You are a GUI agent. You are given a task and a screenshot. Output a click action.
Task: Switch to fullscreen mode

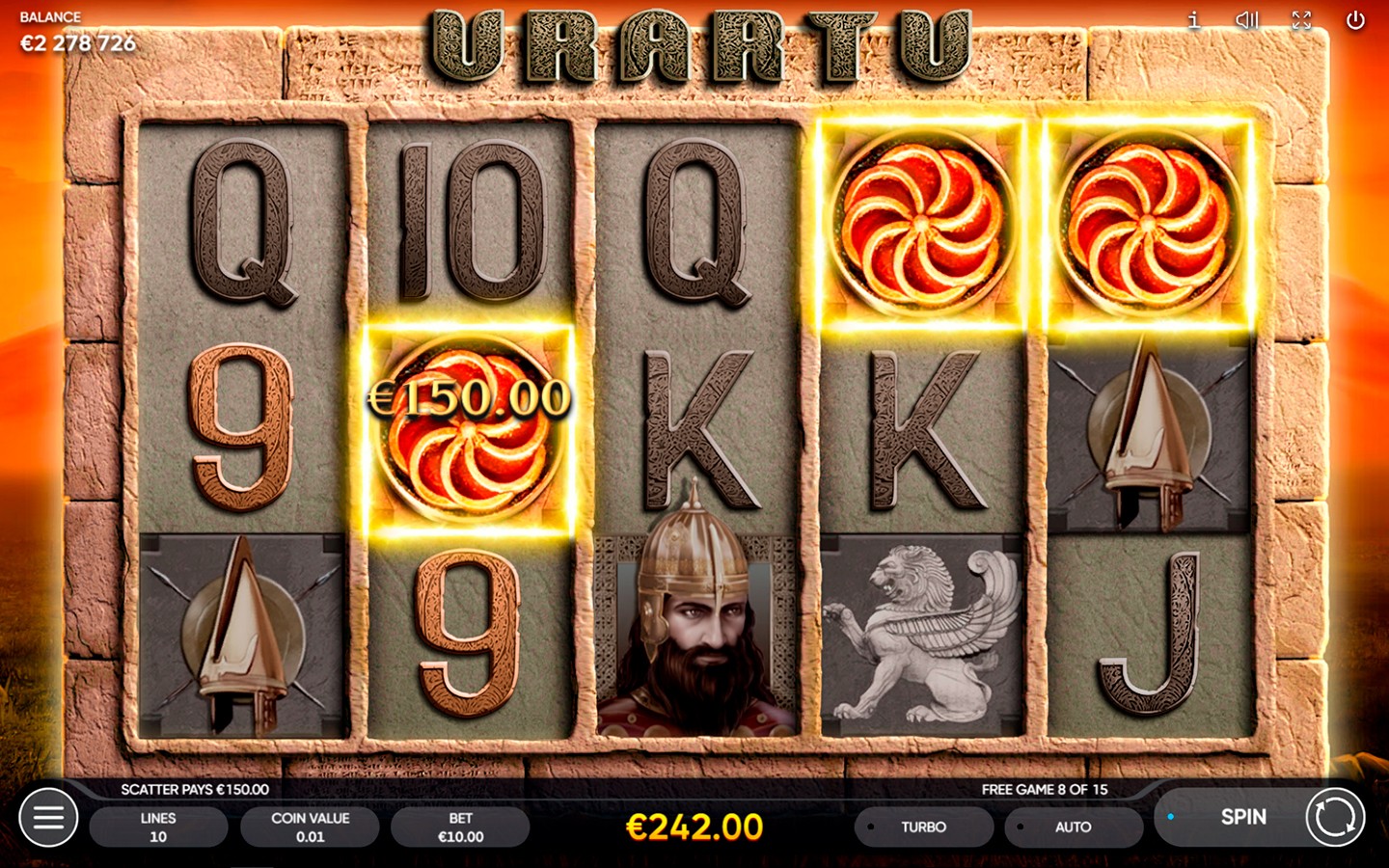tap(1301, 20)
